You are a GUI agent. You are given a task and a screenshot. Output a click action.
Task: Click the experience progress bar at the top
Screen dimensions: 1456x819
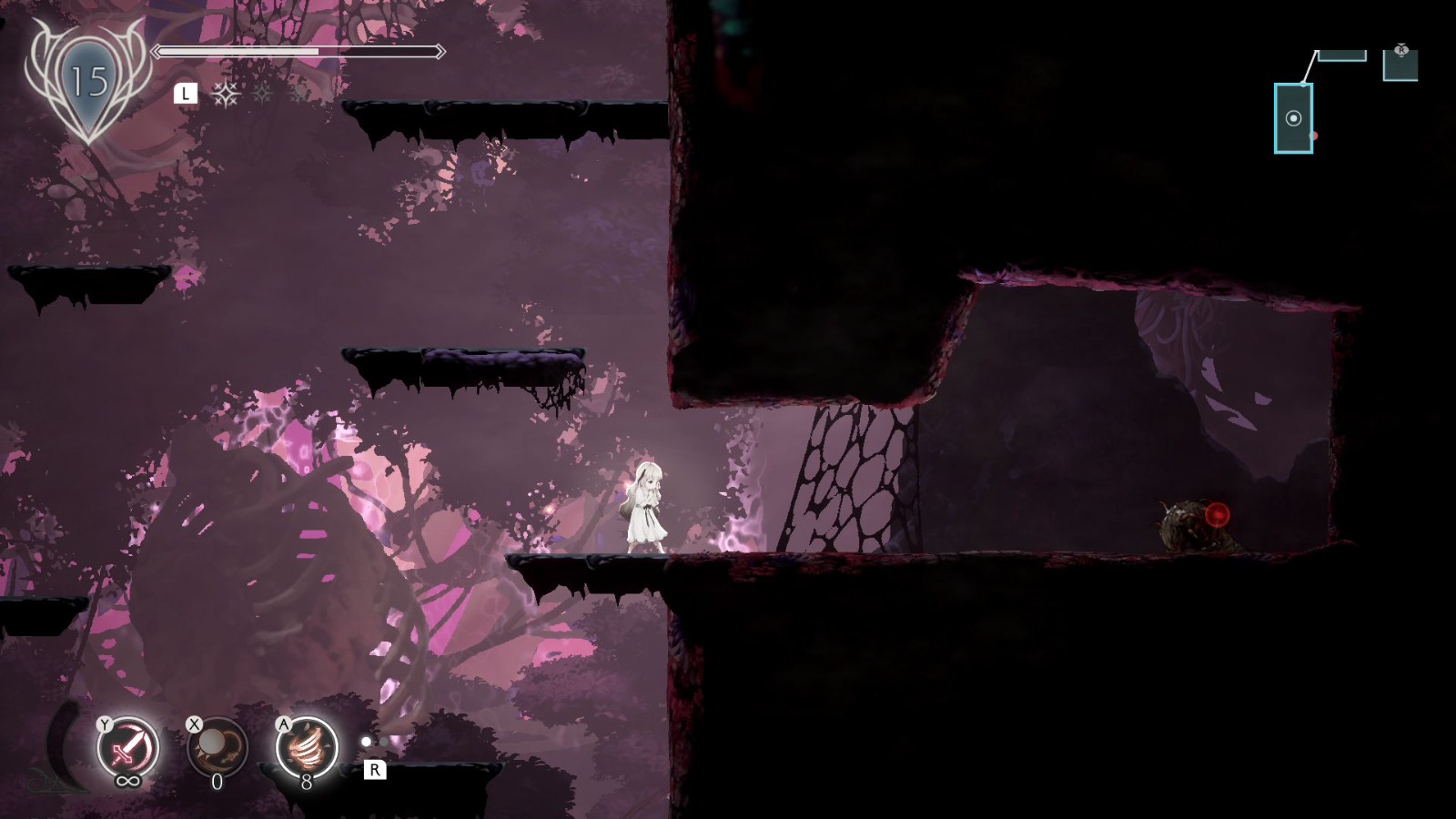[300, 52]
